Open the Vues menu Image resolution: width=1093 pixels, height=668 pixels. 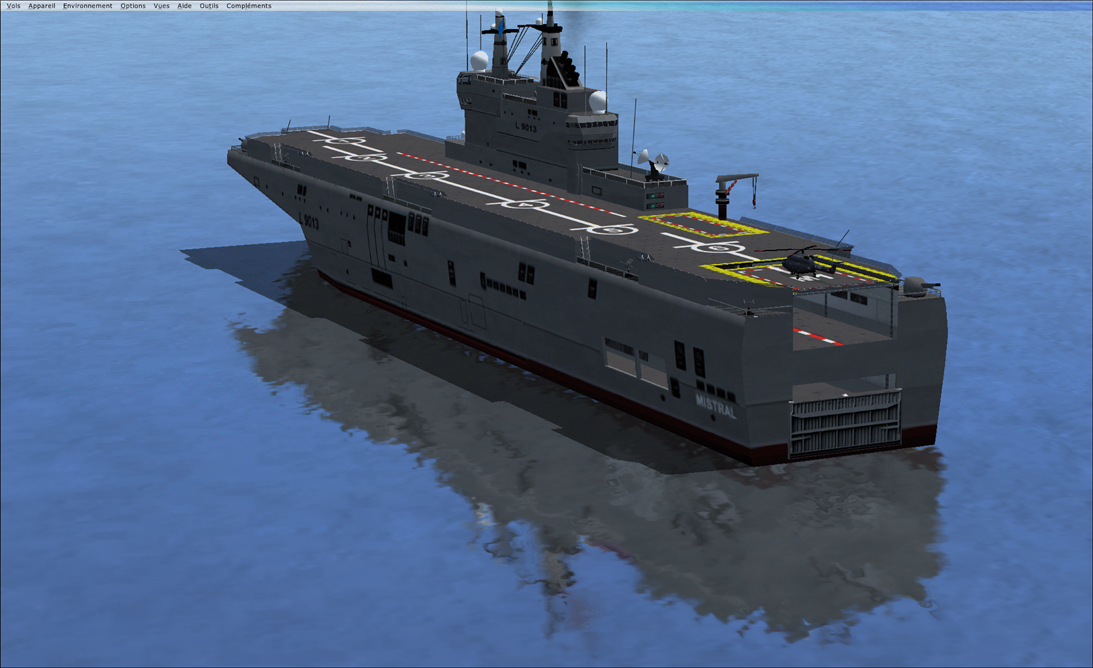click(x=161, y=6)
